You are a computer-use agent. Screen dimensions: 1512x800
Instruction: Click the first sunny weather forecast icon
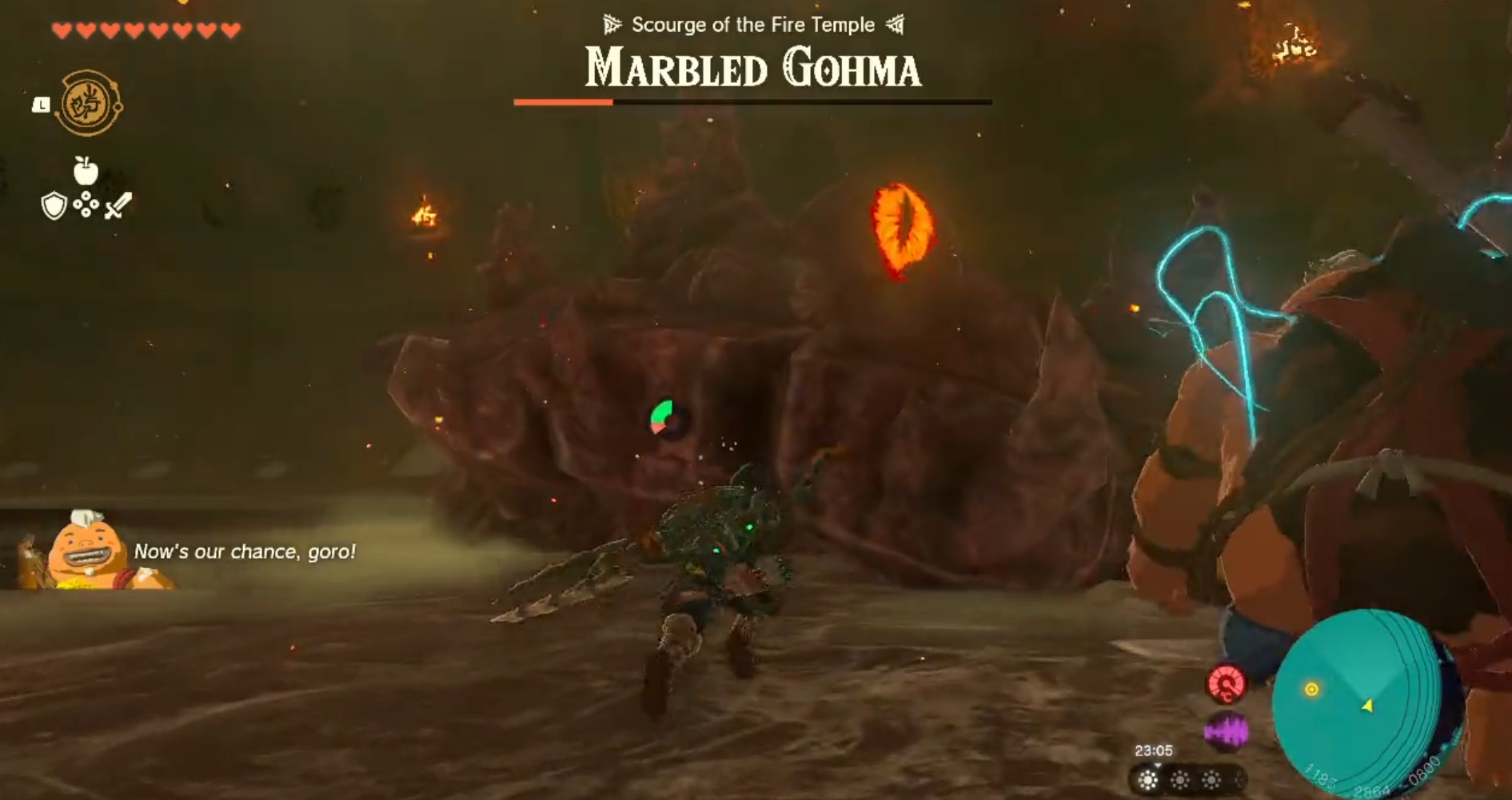pyautogui.click(x=1148, y=780)
